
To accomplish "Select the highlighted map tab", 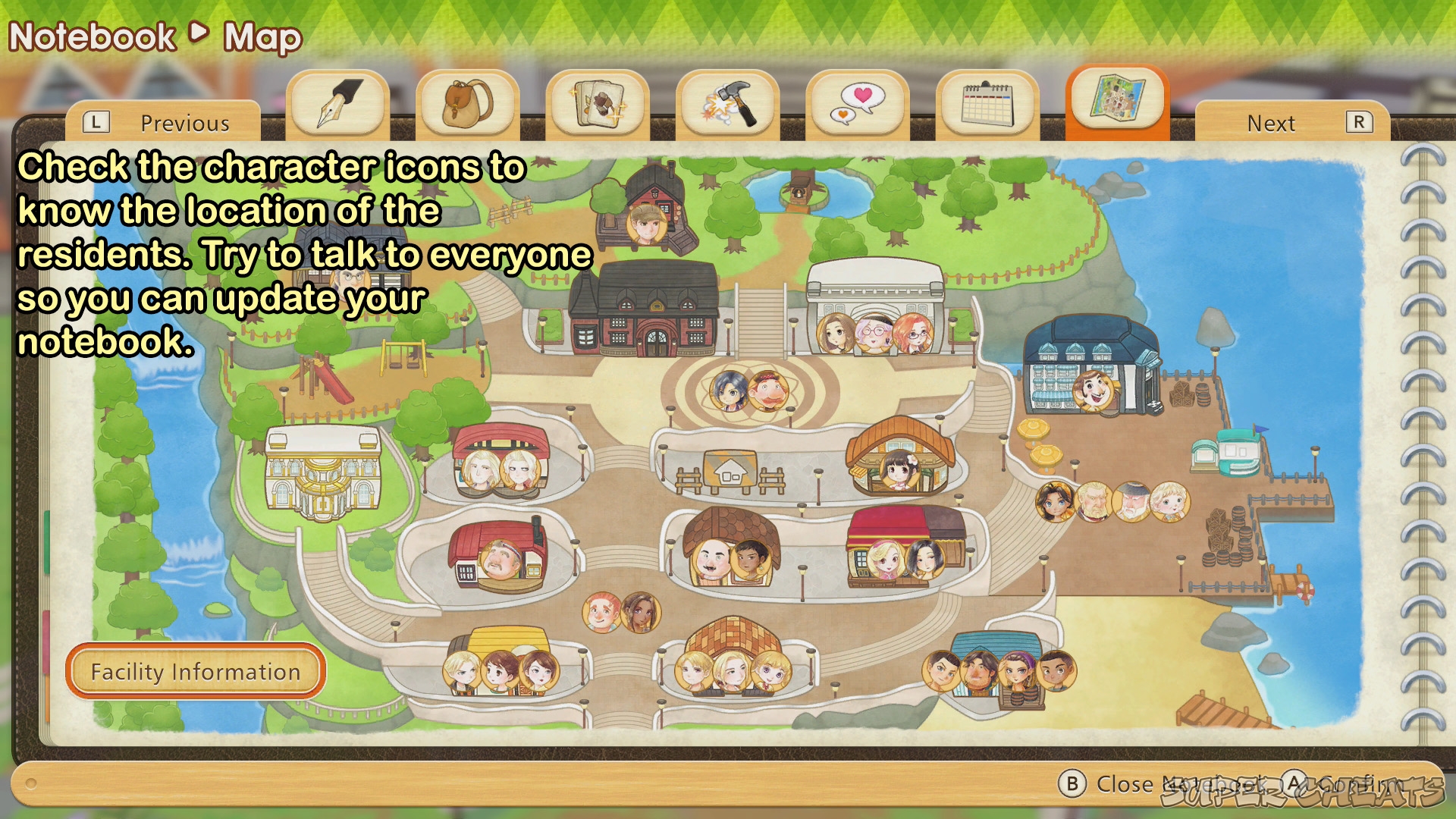I will point(1117,99).
